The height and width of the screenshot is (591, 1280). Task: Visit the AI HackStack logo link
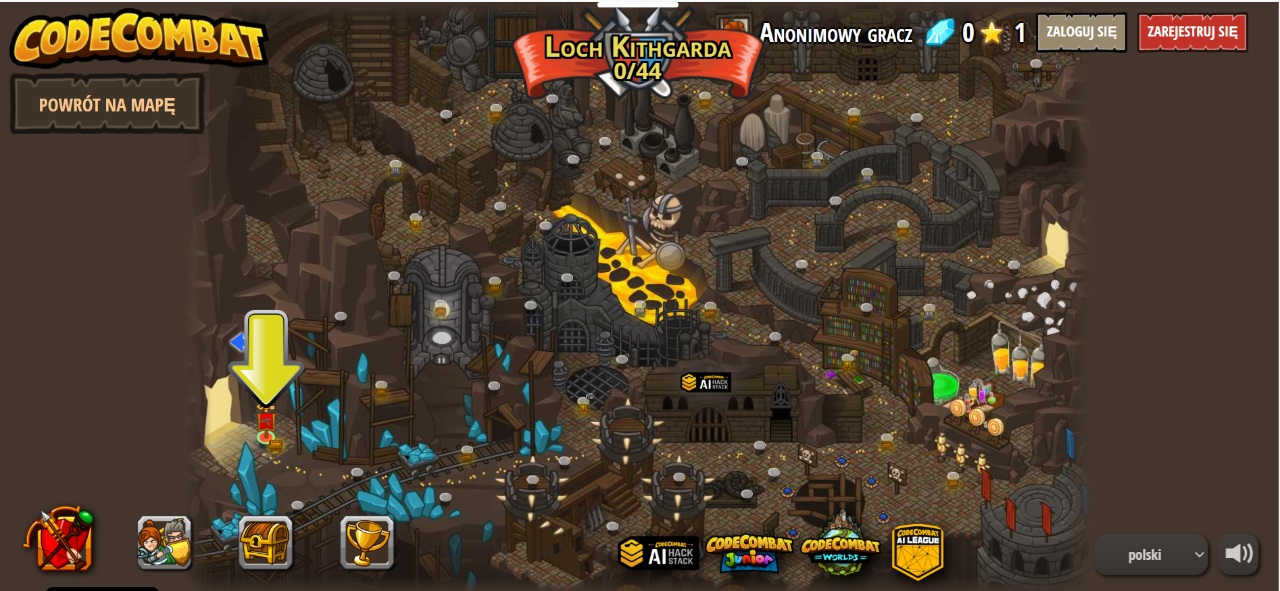point(658,553)
